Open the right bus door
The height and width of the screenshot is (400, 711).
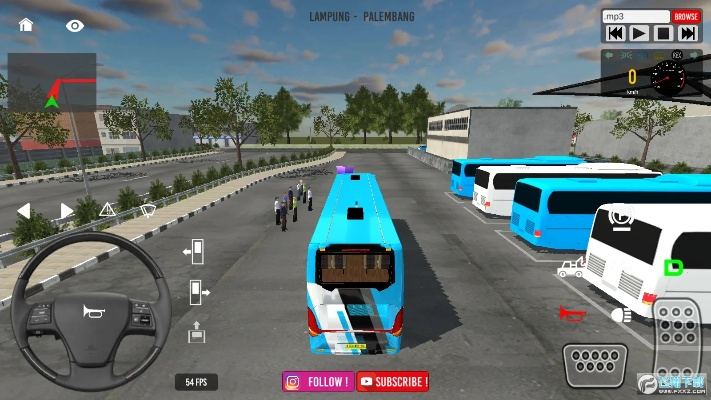[x=197, y=290]
